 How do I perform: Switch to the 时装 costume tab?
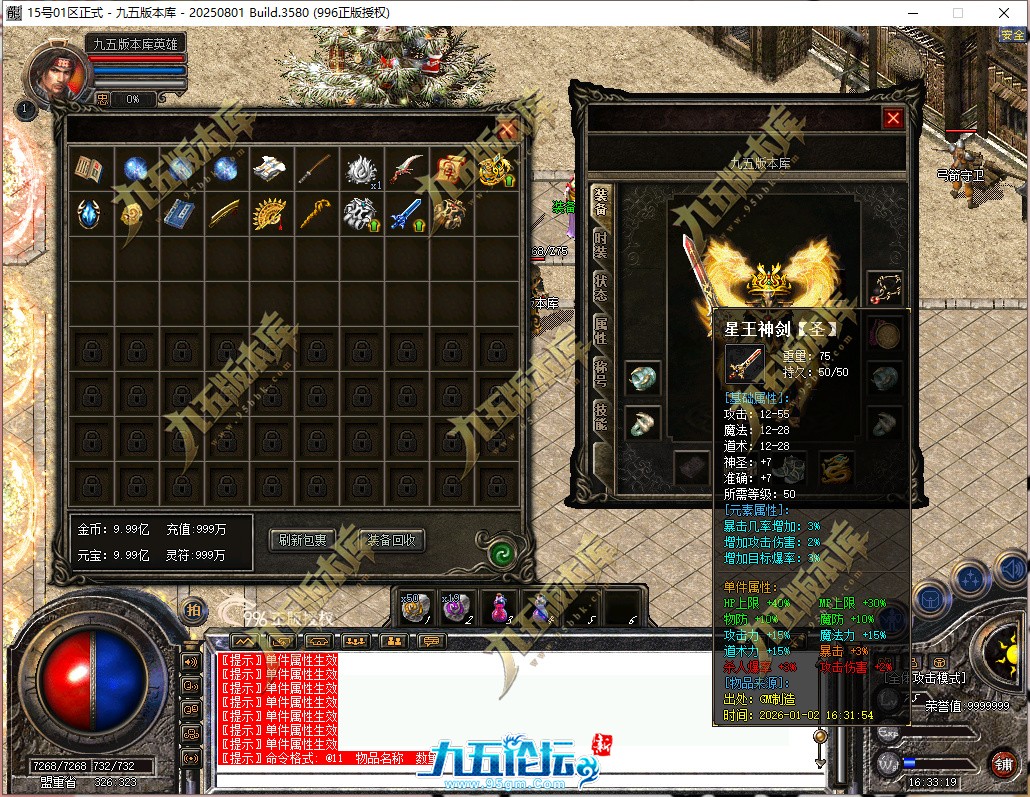coord(601,245)
